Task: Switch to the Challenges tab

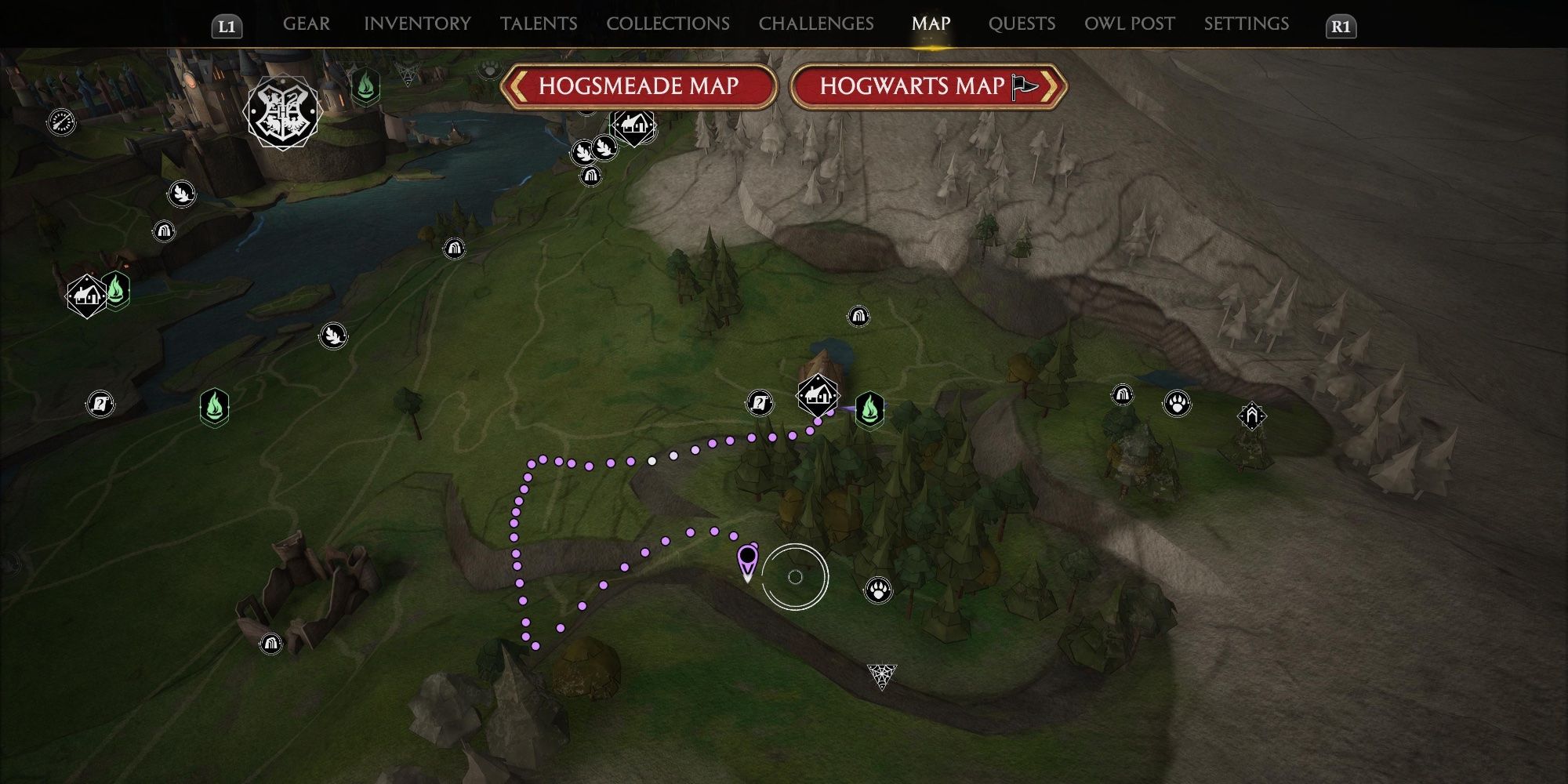Action: click(x=816, y=24)
